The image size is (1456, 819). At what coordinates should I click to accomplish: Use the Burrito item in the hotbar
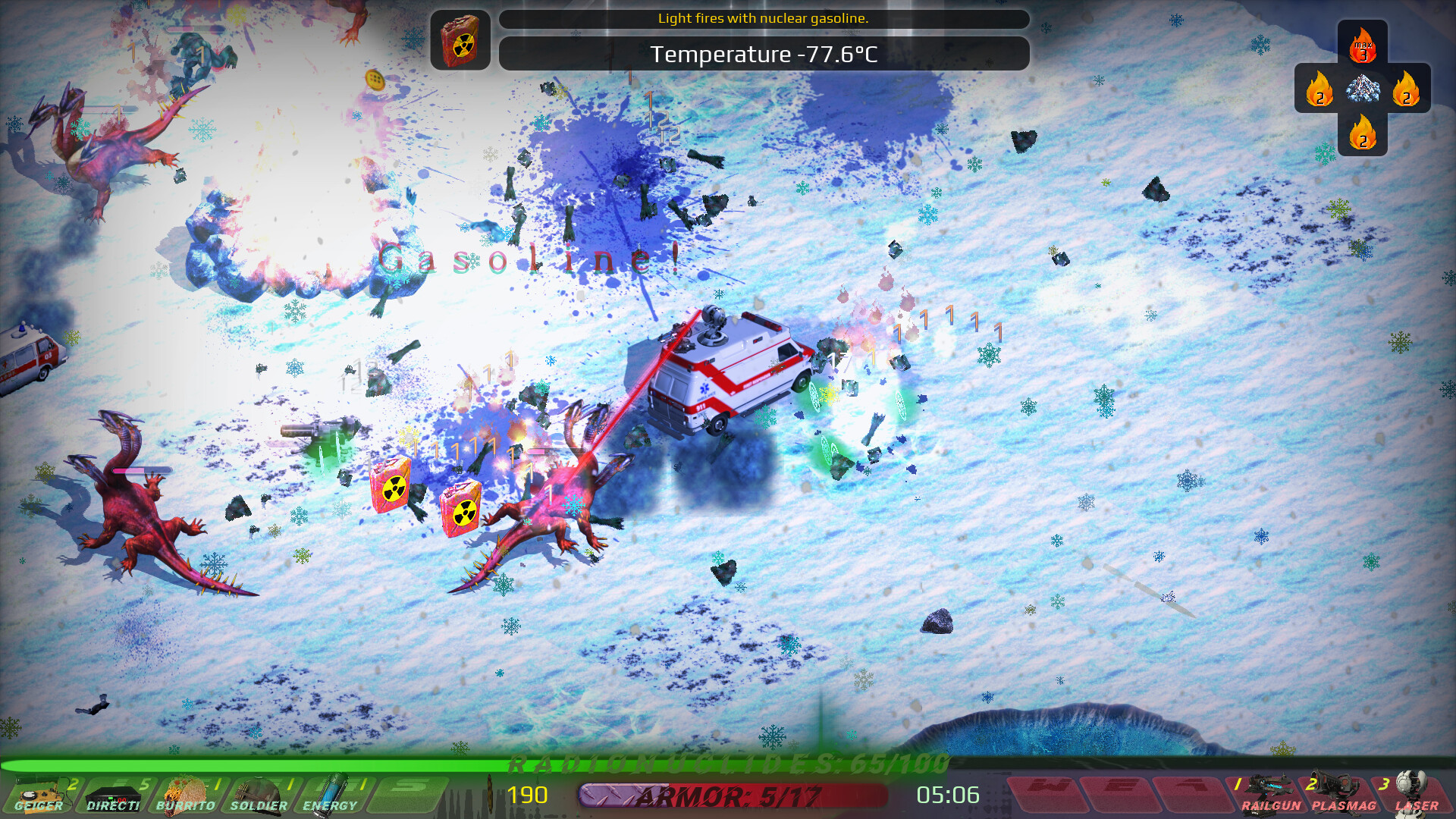[186, 796]
